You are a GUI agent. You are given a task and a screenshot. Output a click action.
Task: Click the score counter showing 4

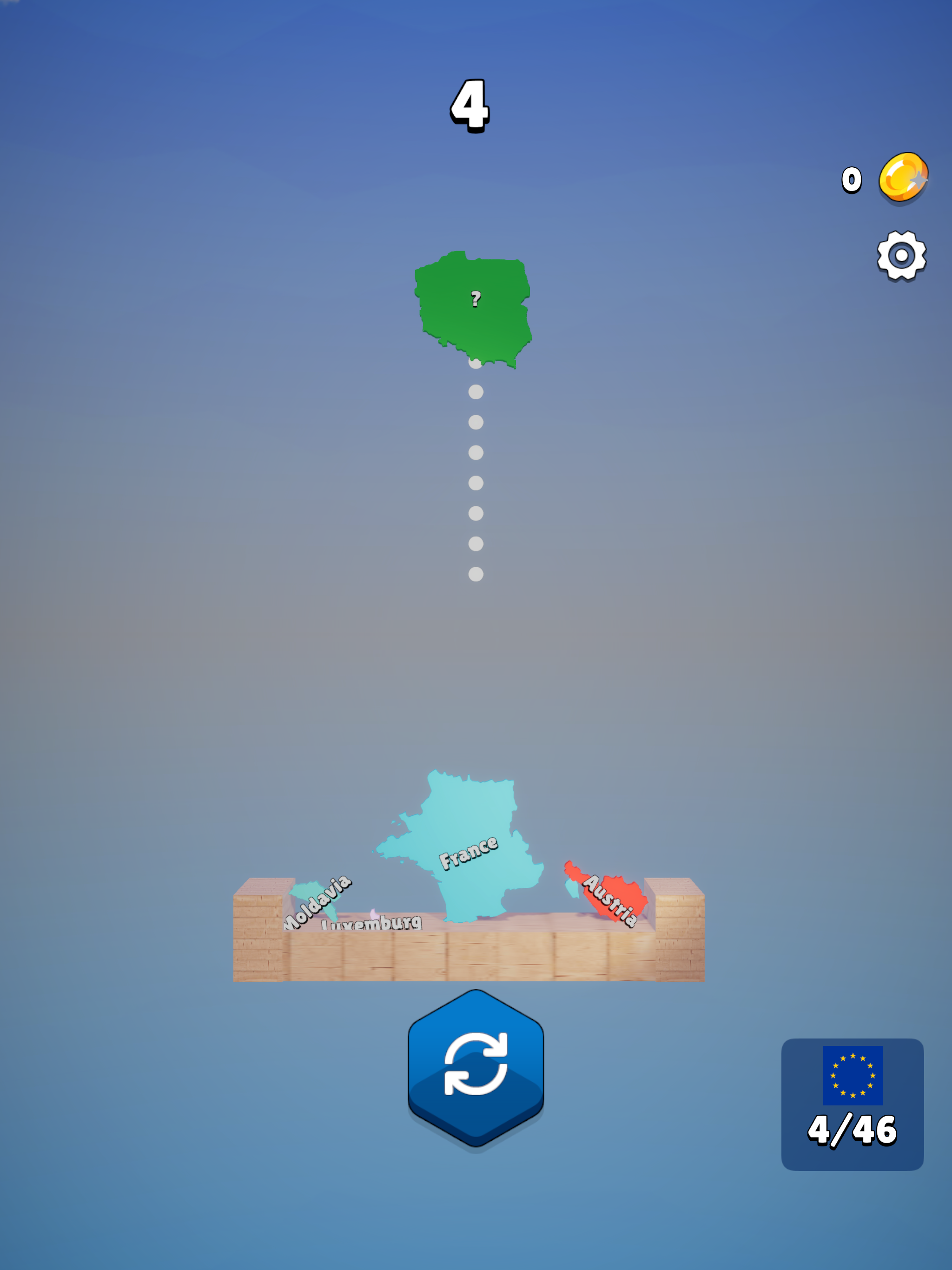pyautogui.click(x=469, y=106)
